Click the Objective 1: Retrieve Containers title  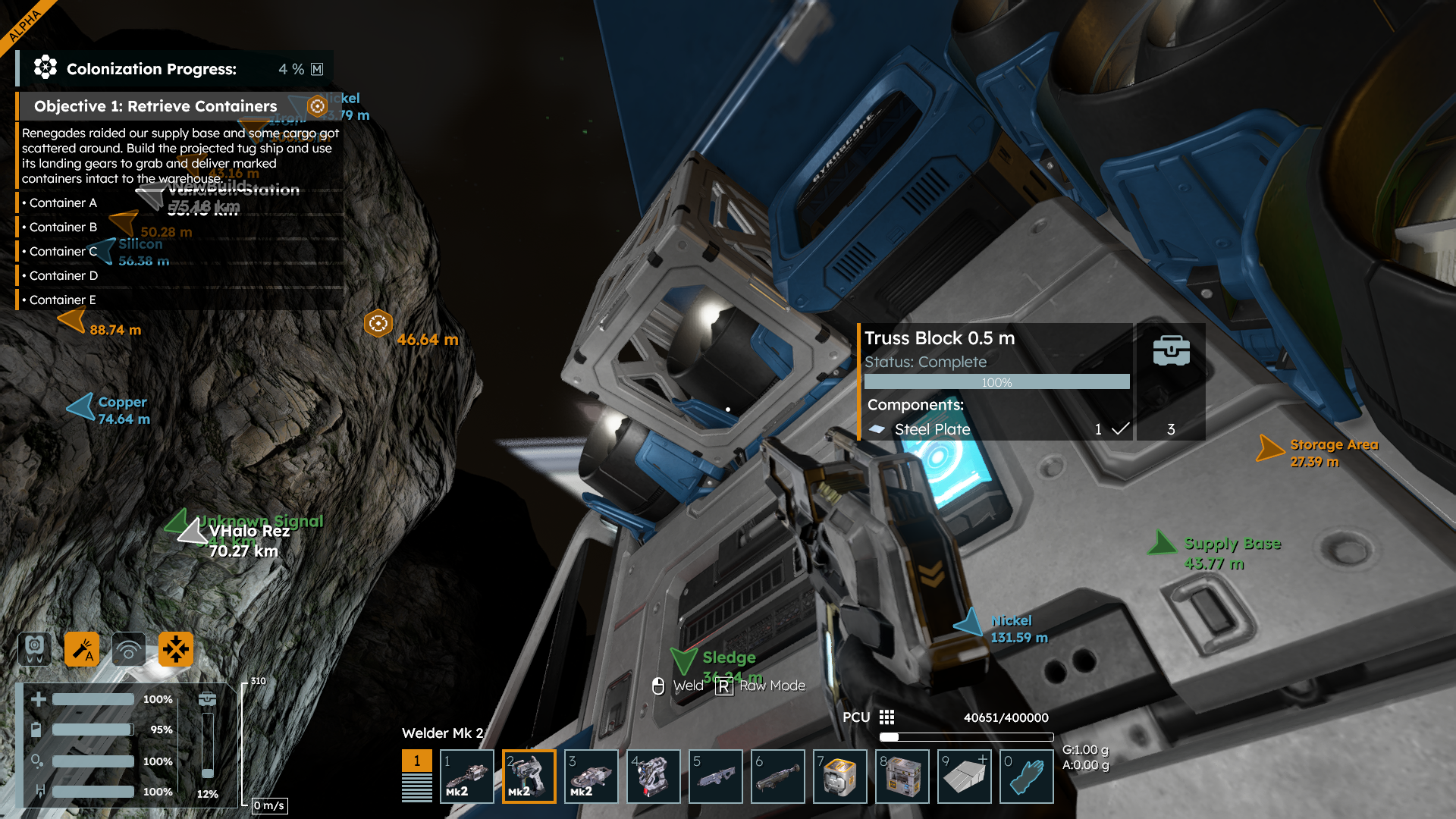tap(155, 106)
